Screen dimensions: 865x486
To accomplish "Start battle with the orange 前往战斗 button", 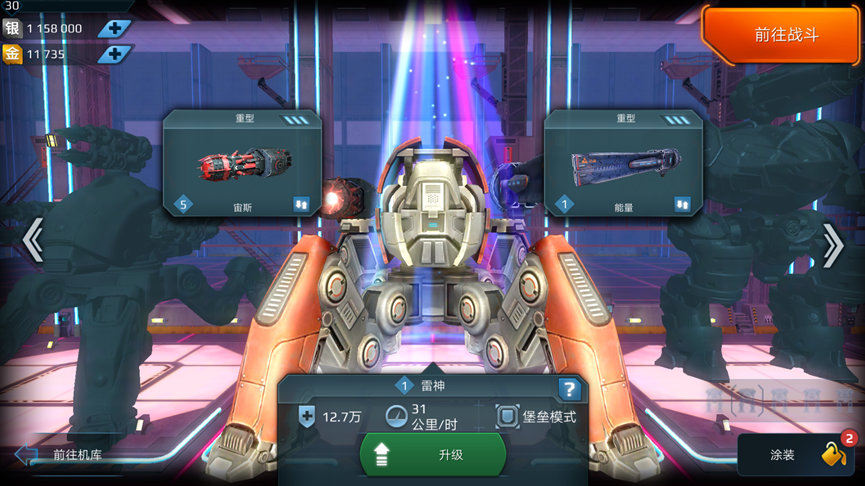I will point(784,35).
